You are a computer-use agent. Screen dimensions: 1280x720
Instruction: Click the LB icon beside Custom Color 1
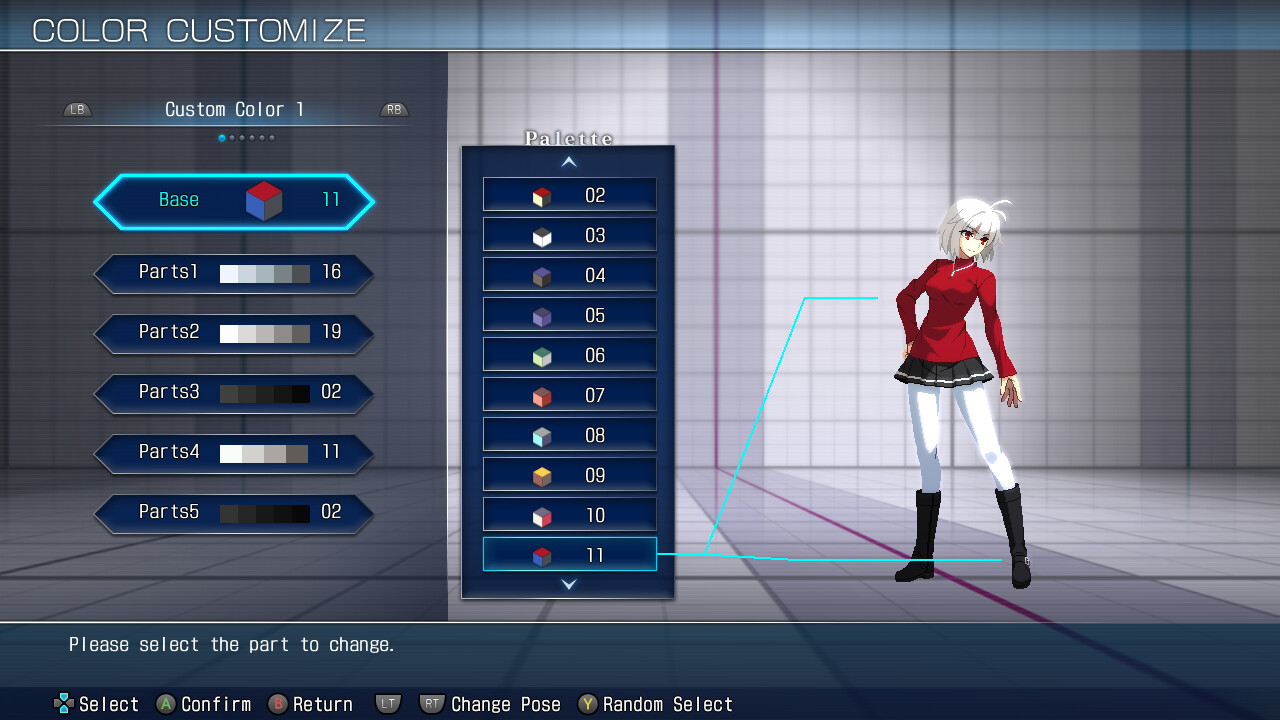point(76,110)
